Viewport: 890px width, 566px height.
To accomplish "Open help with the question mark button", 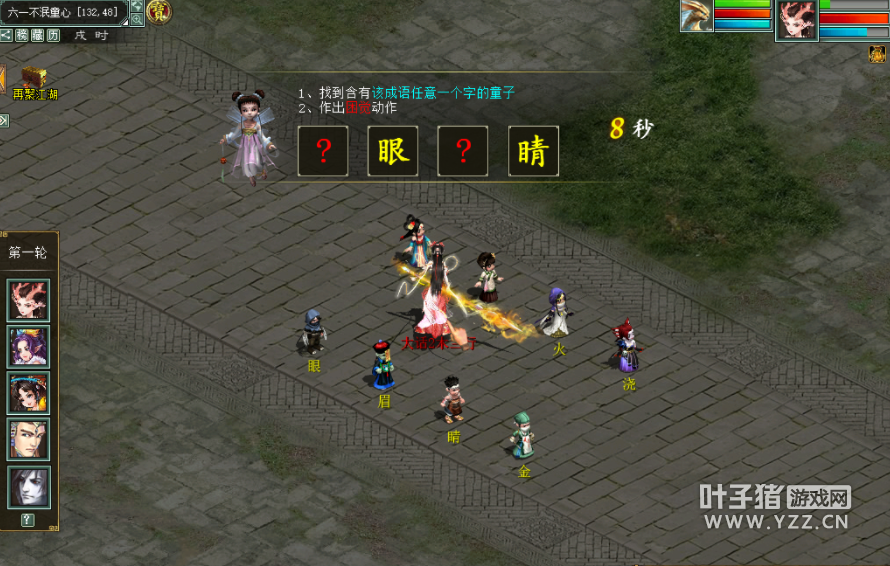I will click(27, 520).
